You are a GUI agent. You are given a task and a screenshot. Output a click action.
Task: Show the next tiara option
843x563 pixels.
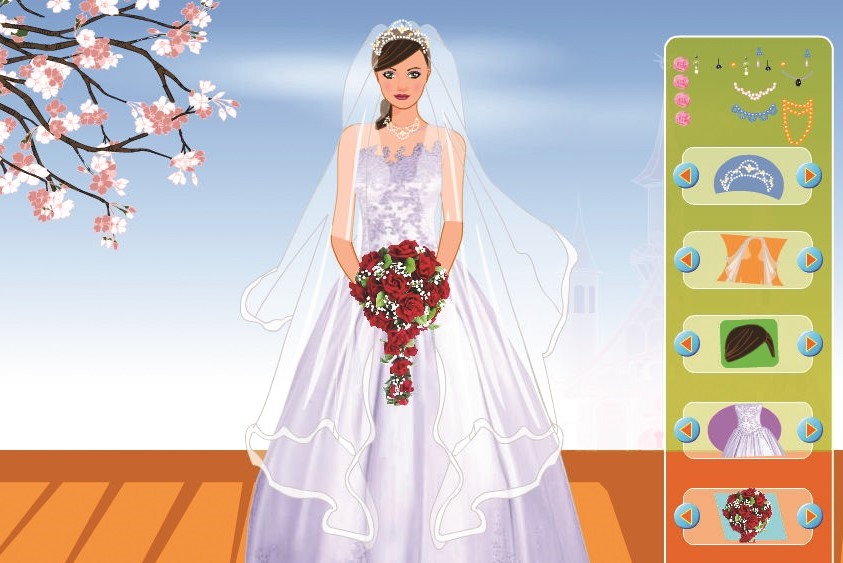(809, 176)
